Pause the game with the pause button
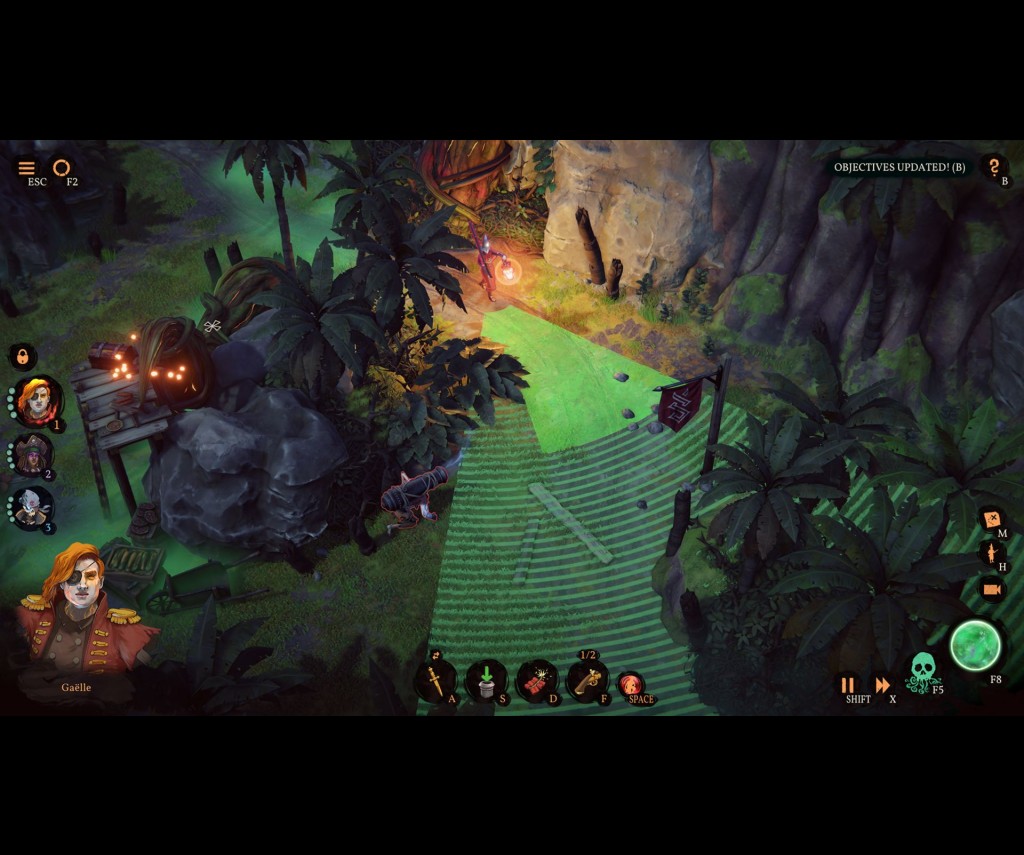Viewport: 1024px width, 855px height. (848, 685)
